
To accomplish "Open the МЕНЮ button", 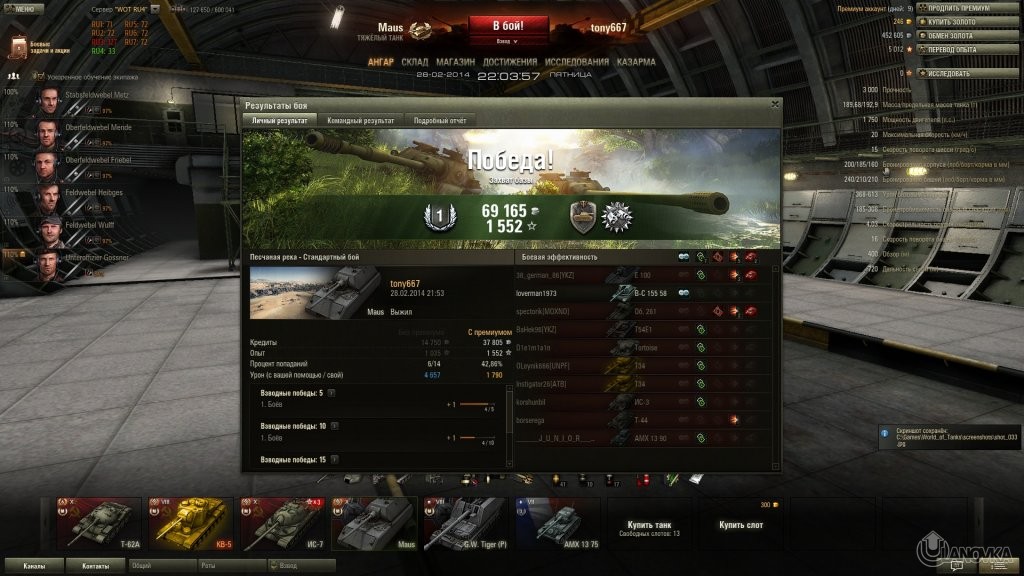I will tap(22, 9).
